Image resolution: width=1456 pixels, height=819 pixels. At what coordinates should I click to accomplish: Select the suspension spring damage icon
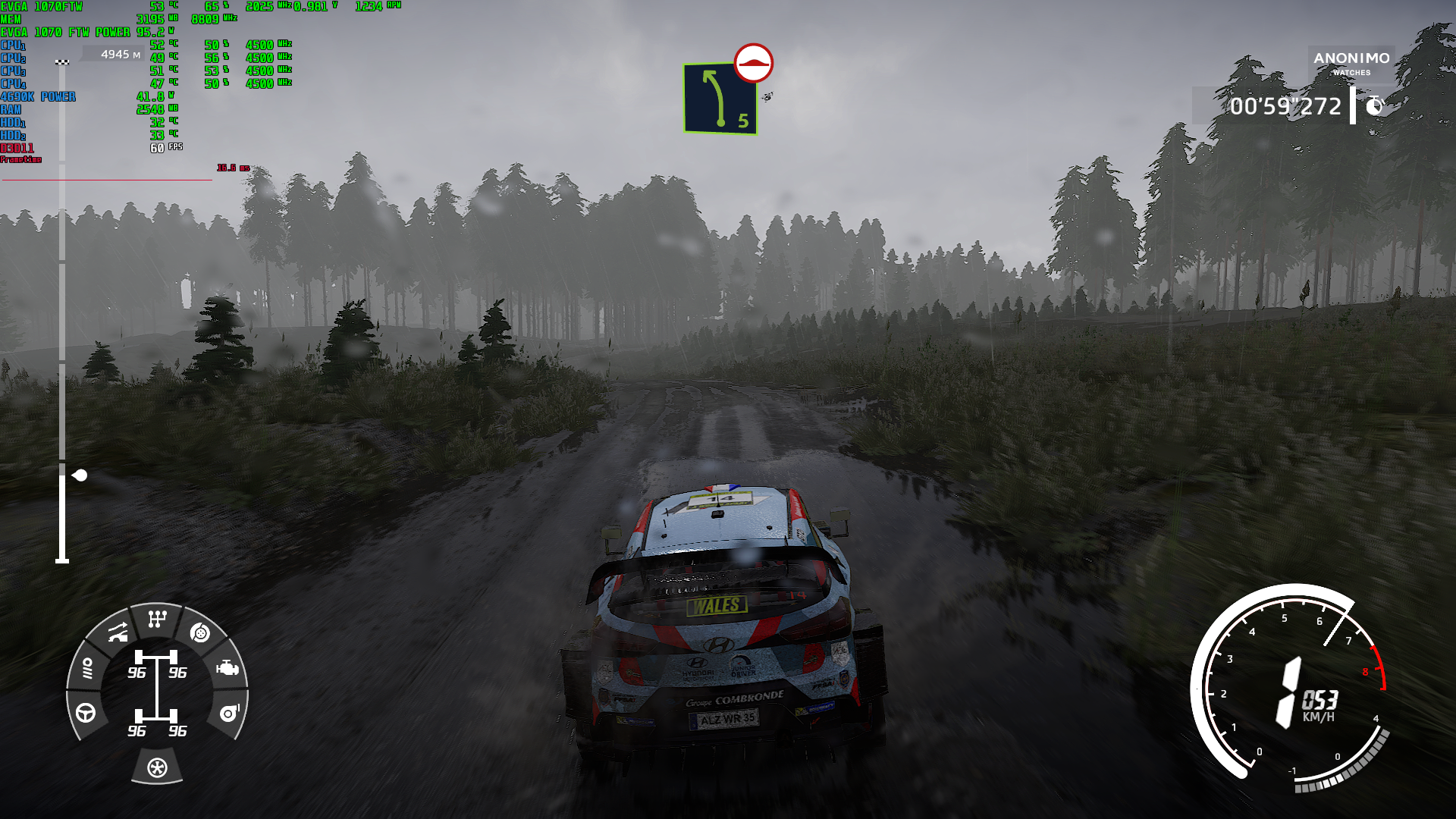tap(87, 668)
